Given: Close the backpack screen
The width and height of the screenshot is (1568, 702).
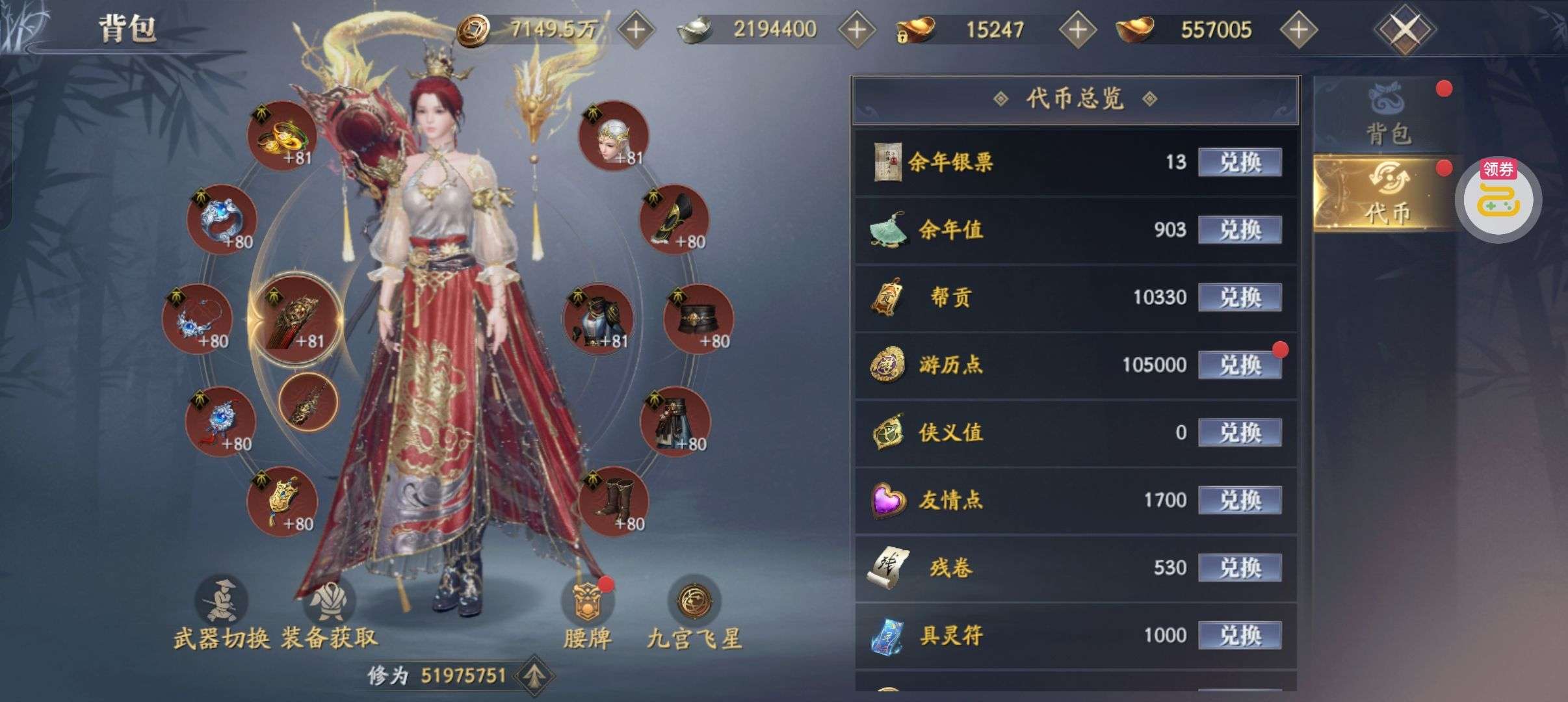Looking at the screenshot, I should click(x=1404, y=29).
